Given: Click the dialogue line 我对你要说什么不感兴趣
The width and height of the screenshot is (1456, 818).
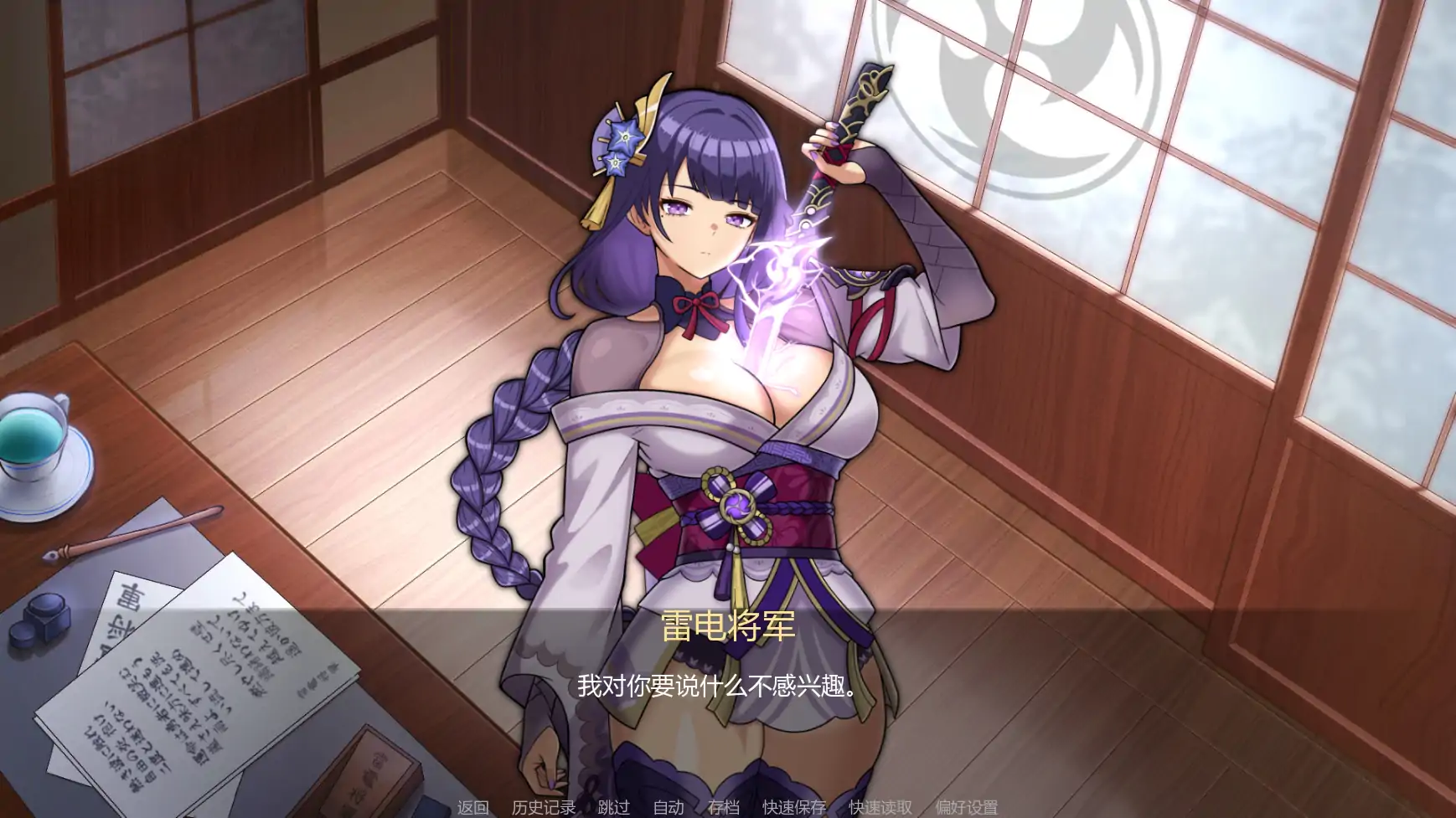Looking at the screenshot, I should point(712,687).
